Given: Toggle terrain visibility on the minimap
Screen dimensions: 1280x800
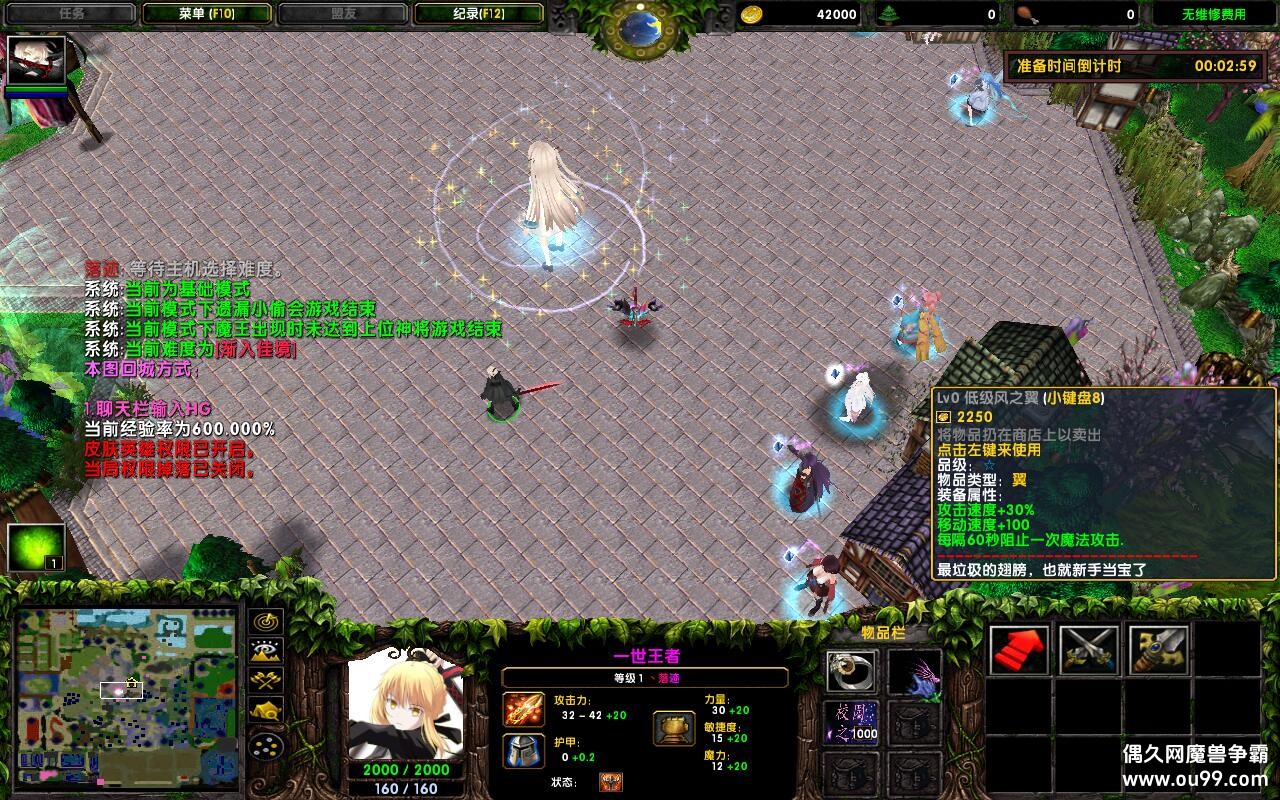Looking at the screenshot, I should (265, 652).
